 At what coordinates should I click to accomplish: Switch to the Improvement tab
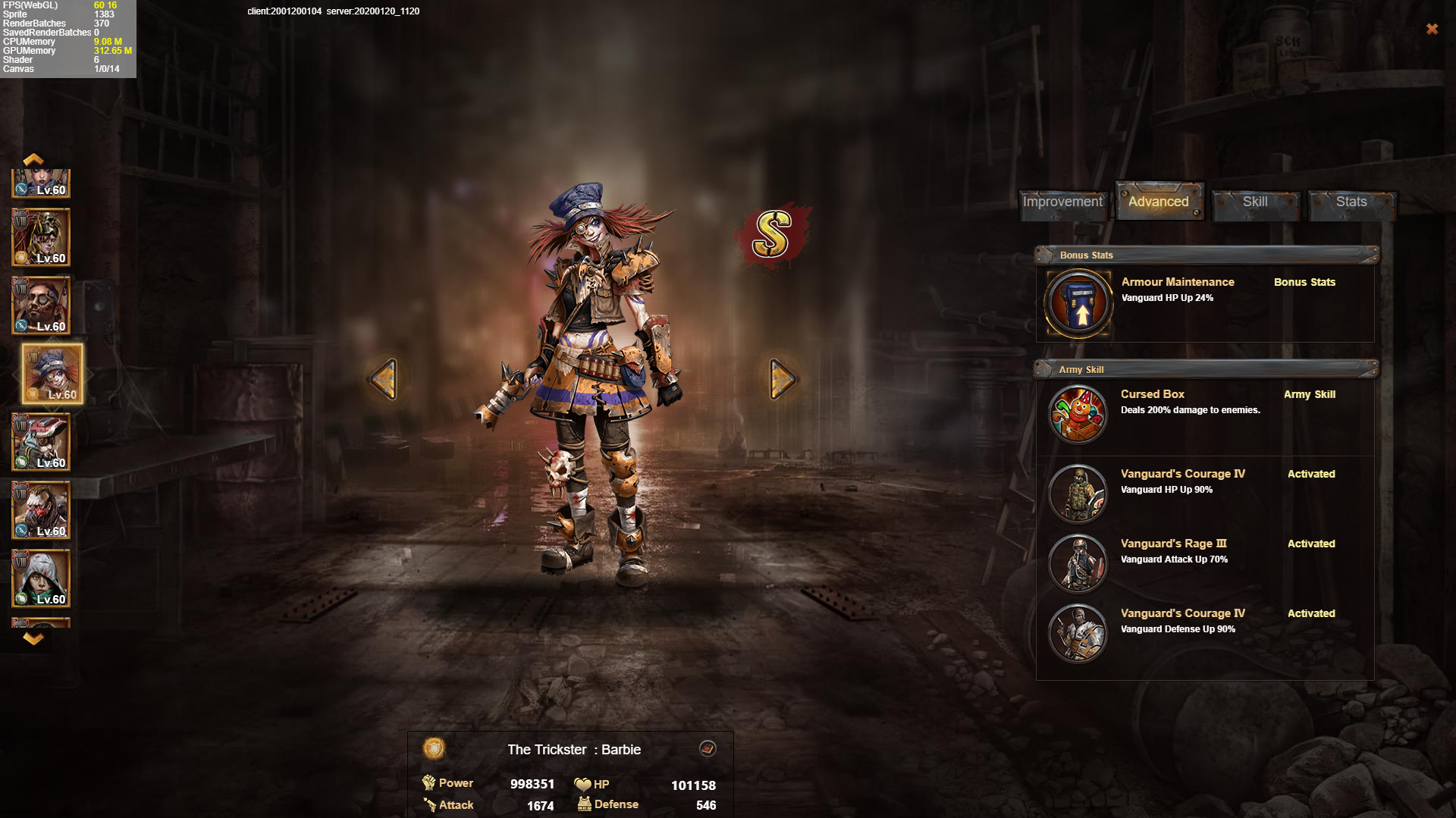(x=1062, y=202)
